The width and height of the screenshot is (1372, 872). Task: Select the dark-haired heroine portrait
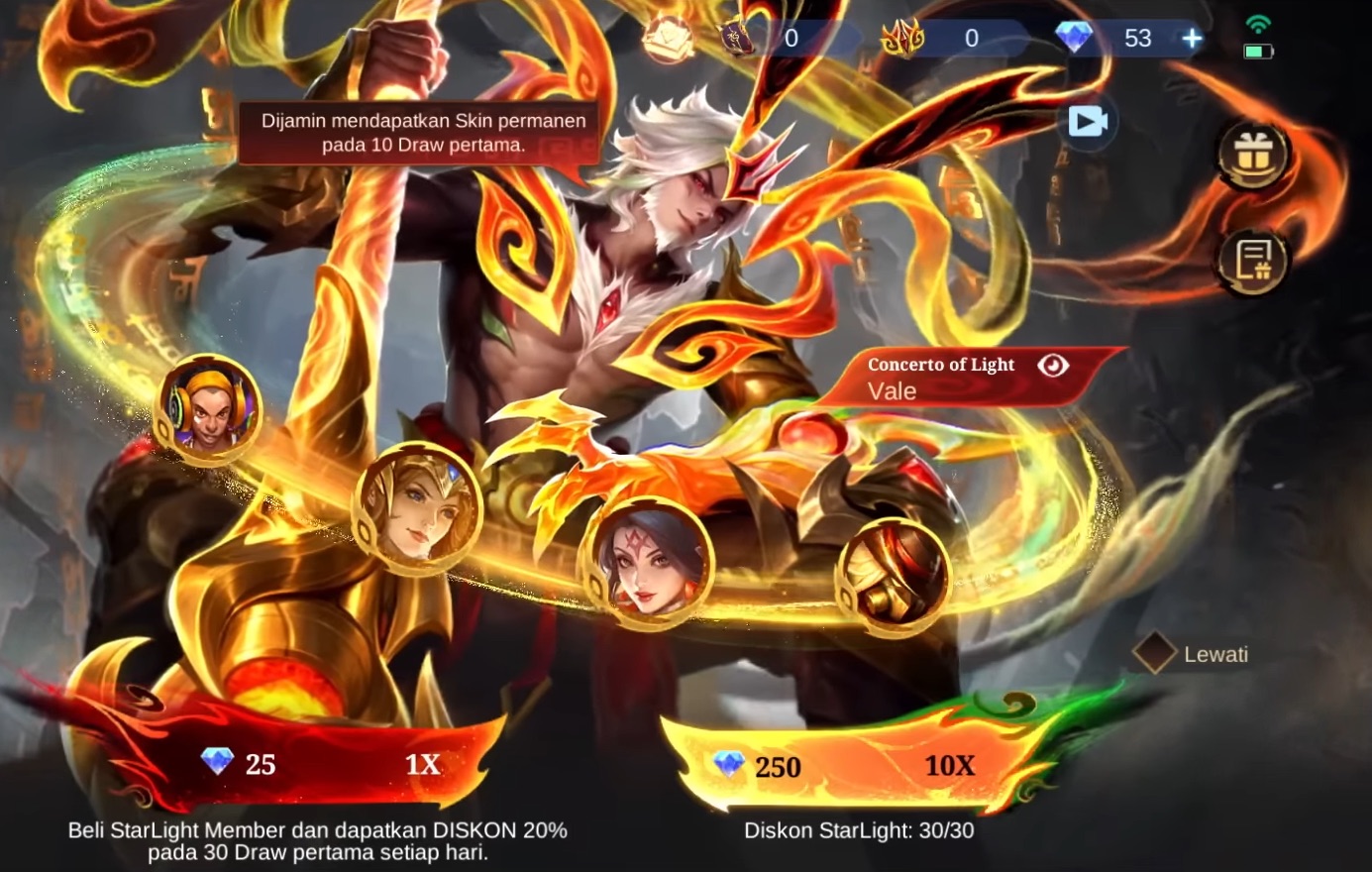tap(651, 567)
